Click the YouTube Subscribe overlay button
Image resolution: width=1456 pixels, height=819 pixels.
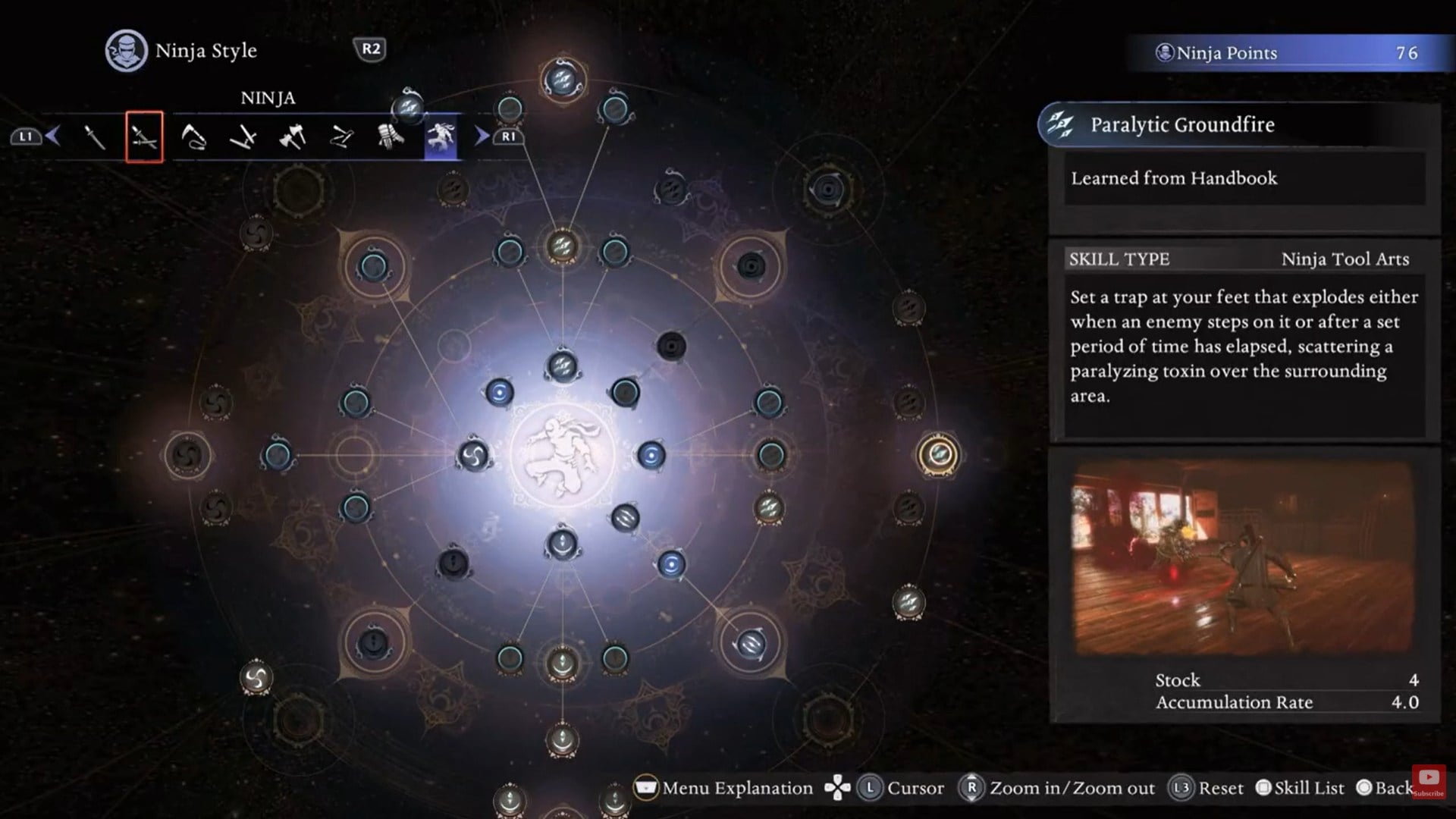[1429, 781]
